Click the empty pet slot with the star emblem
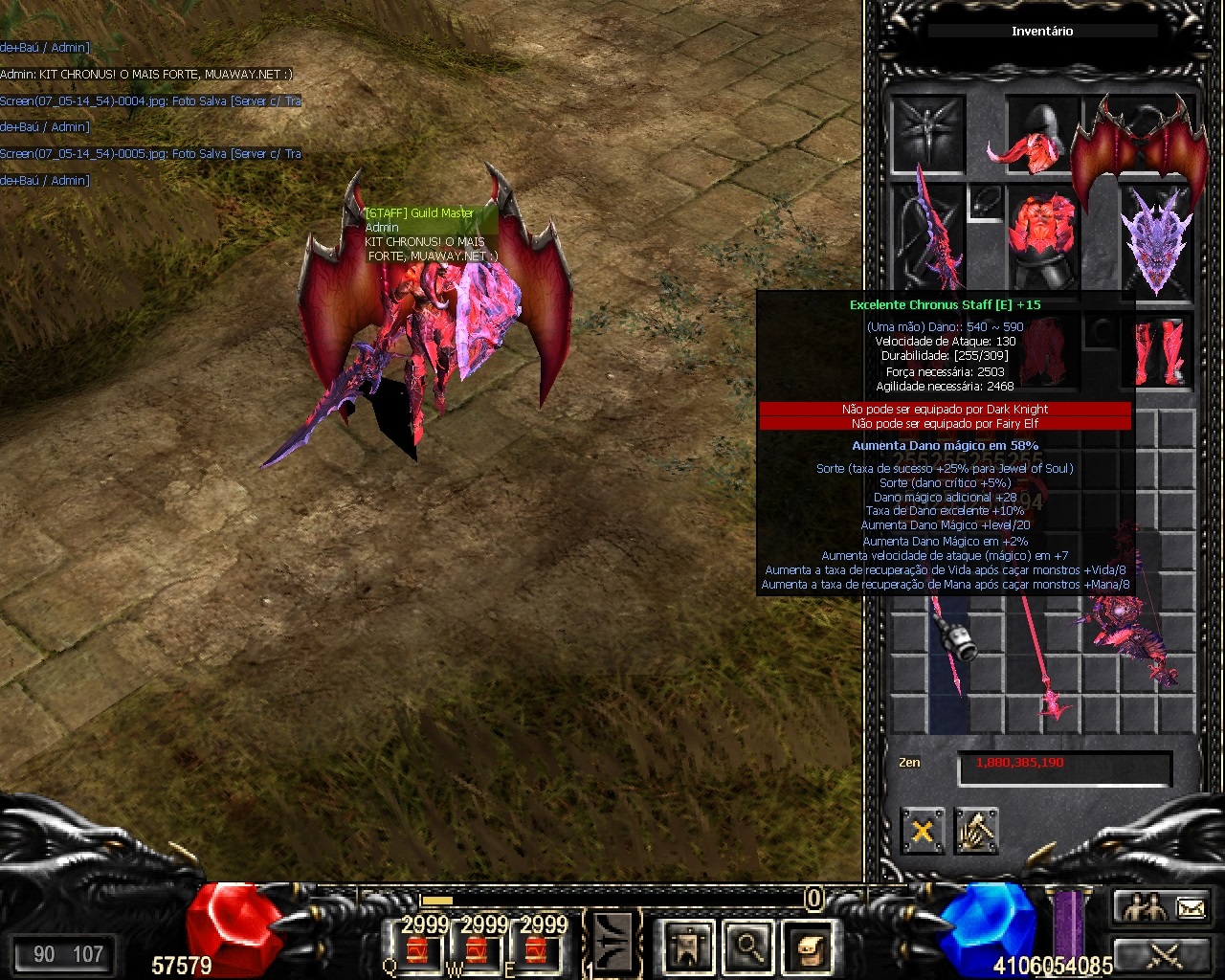The image size is (1225, 980). [928, 134]
